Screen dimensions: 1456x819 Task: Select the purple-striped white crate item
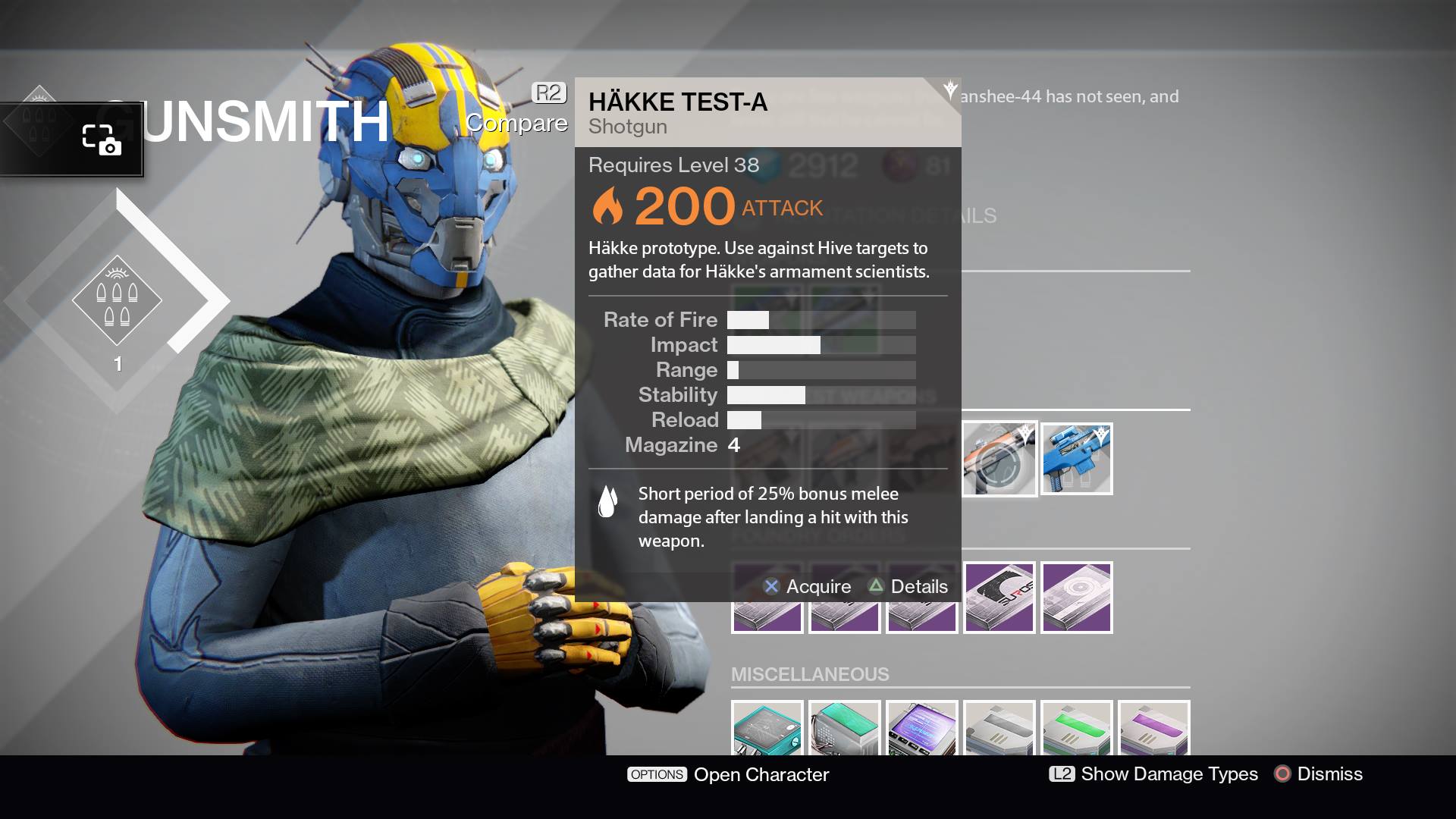pyautogui.click(x=1153, y=729)
